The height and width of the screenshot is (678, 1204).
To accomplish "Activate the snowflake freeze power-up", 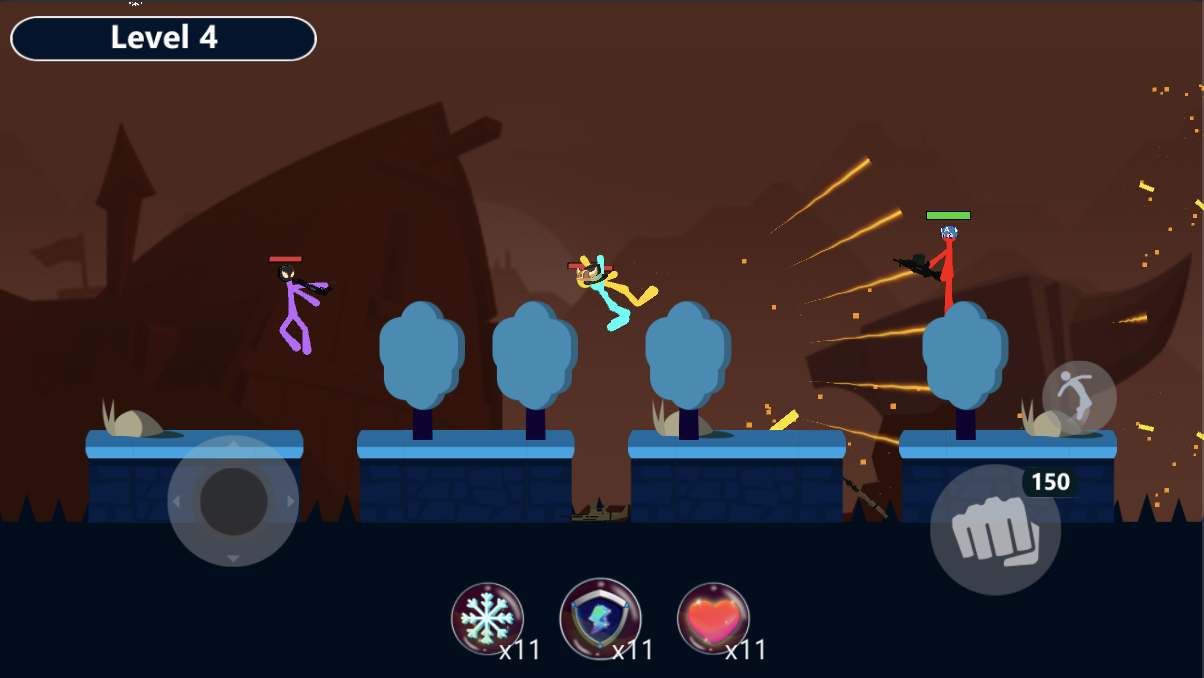I will pyautogui.click(x=487, y=619).
